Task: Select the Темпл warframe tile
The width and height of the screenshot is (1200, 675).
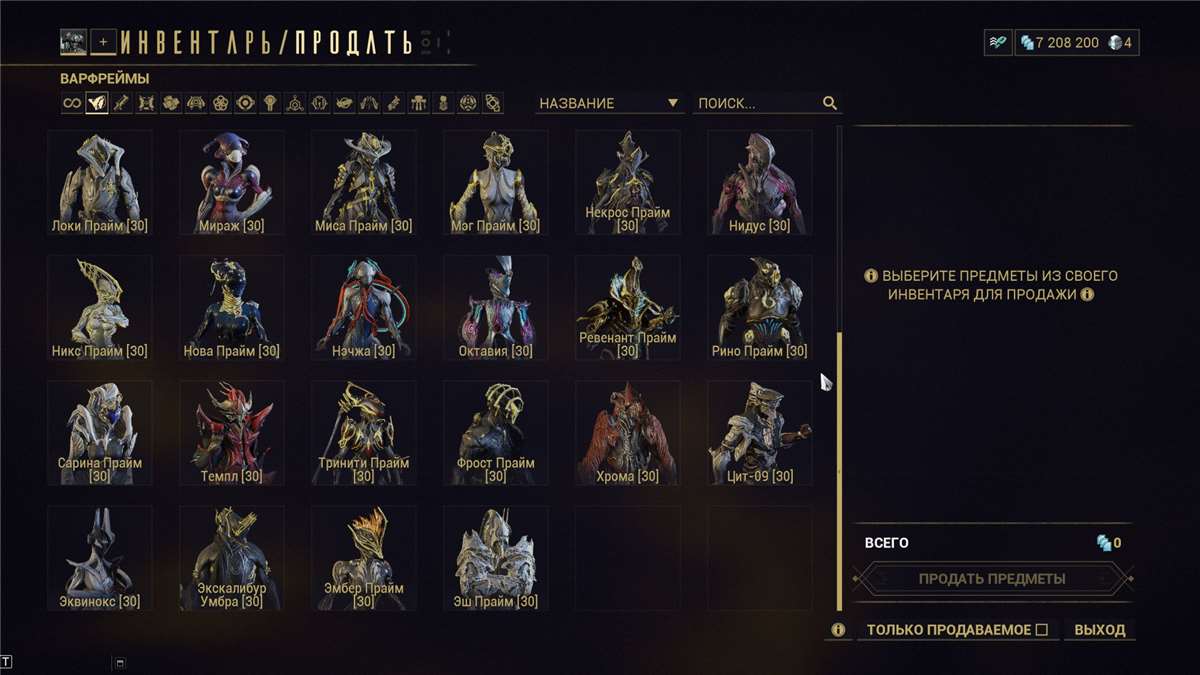Action: pos(232,432)
